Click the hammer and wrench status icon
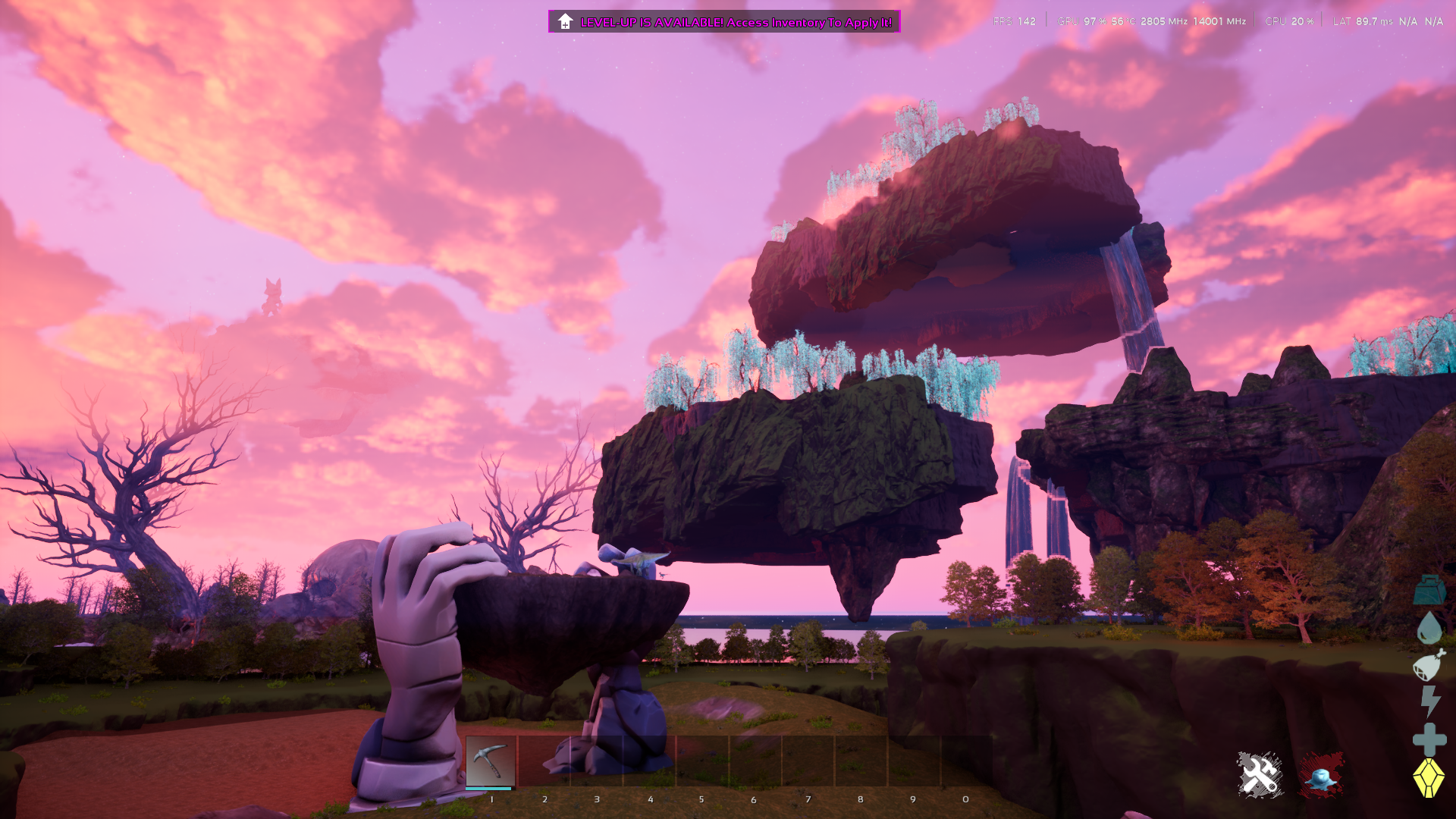 [1260, 775]
